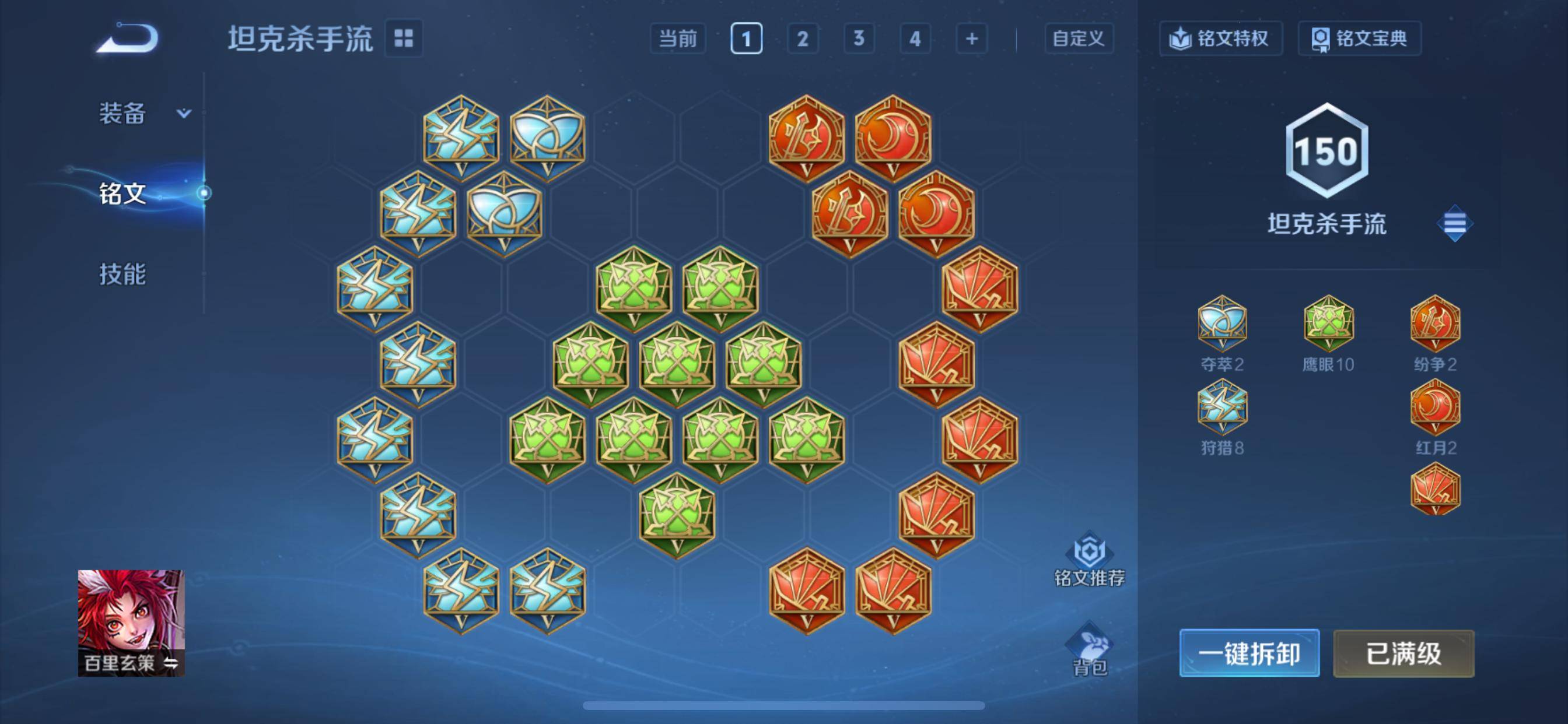Select the 铭文 side tab

pyautogui.click(x=123, y=194)
